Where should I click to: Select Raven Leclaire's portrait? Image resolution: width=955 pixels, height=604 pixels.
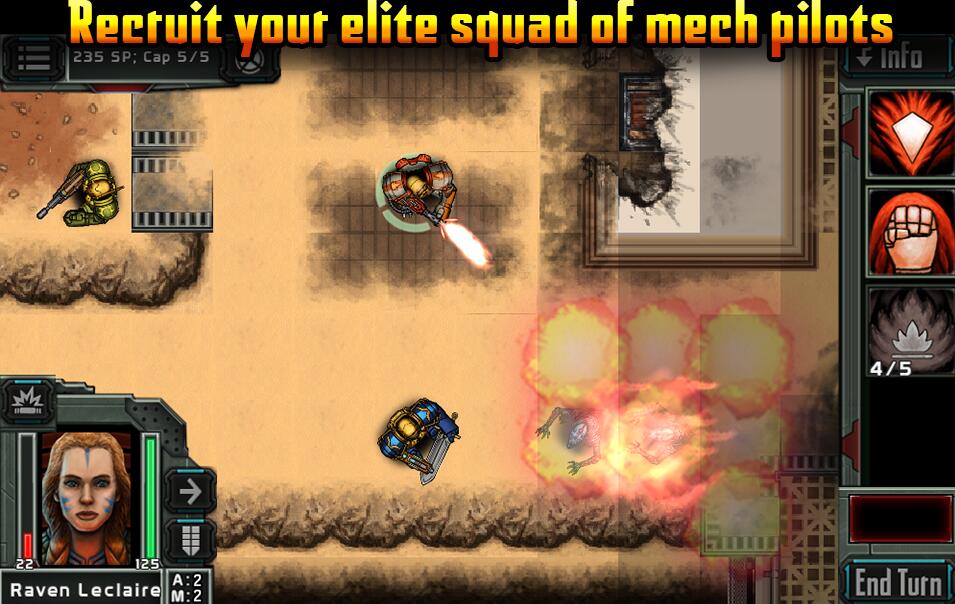84,496
